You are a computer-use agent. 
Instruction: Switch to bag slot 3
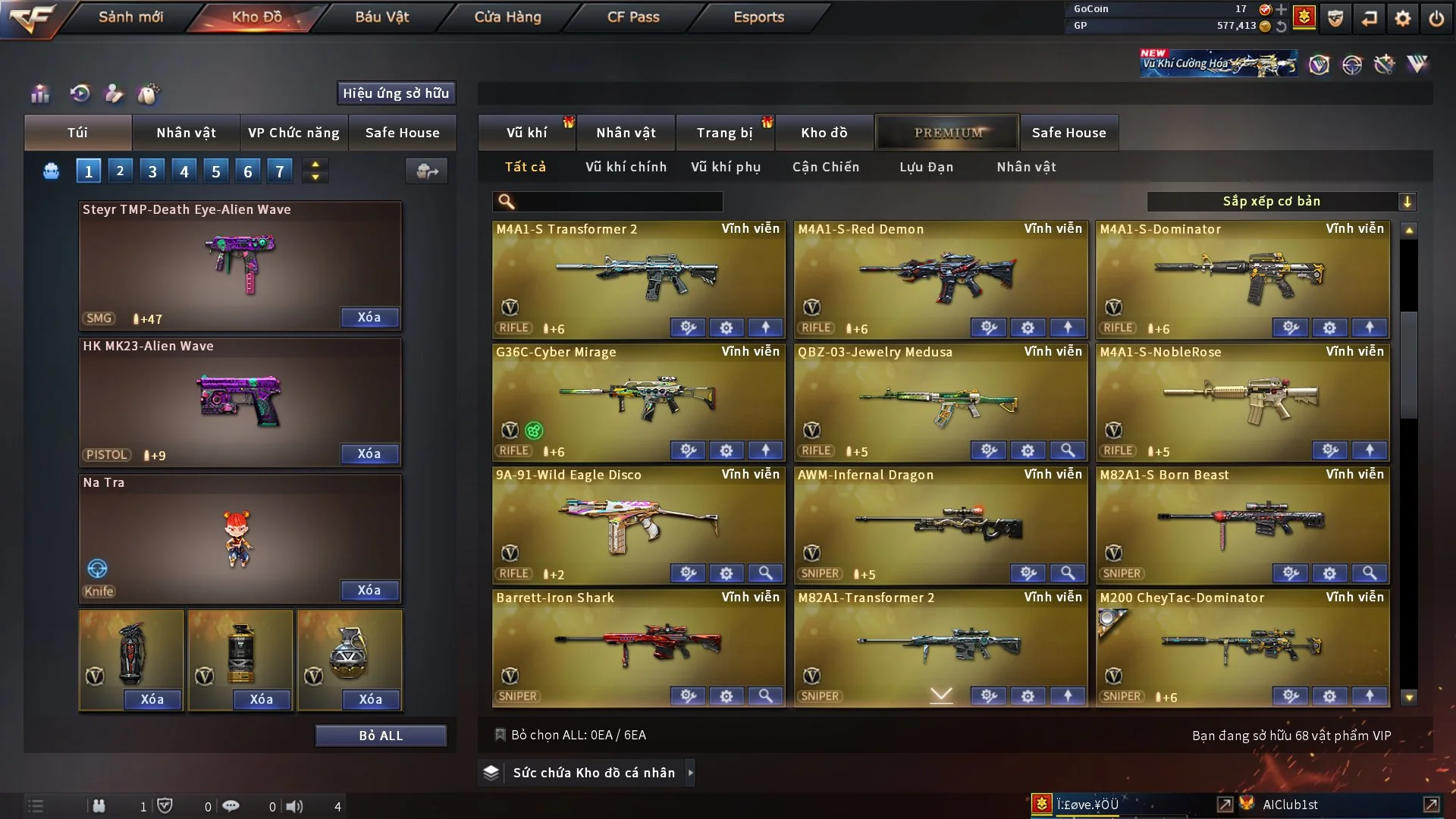point(152,171)
